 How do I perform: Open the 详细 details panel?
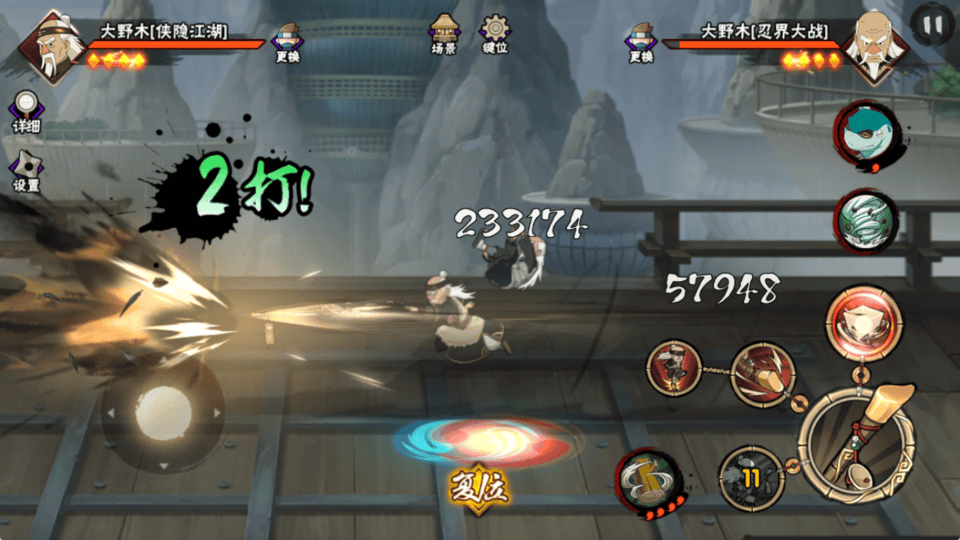pyautogui.click(x=26, y=111)
